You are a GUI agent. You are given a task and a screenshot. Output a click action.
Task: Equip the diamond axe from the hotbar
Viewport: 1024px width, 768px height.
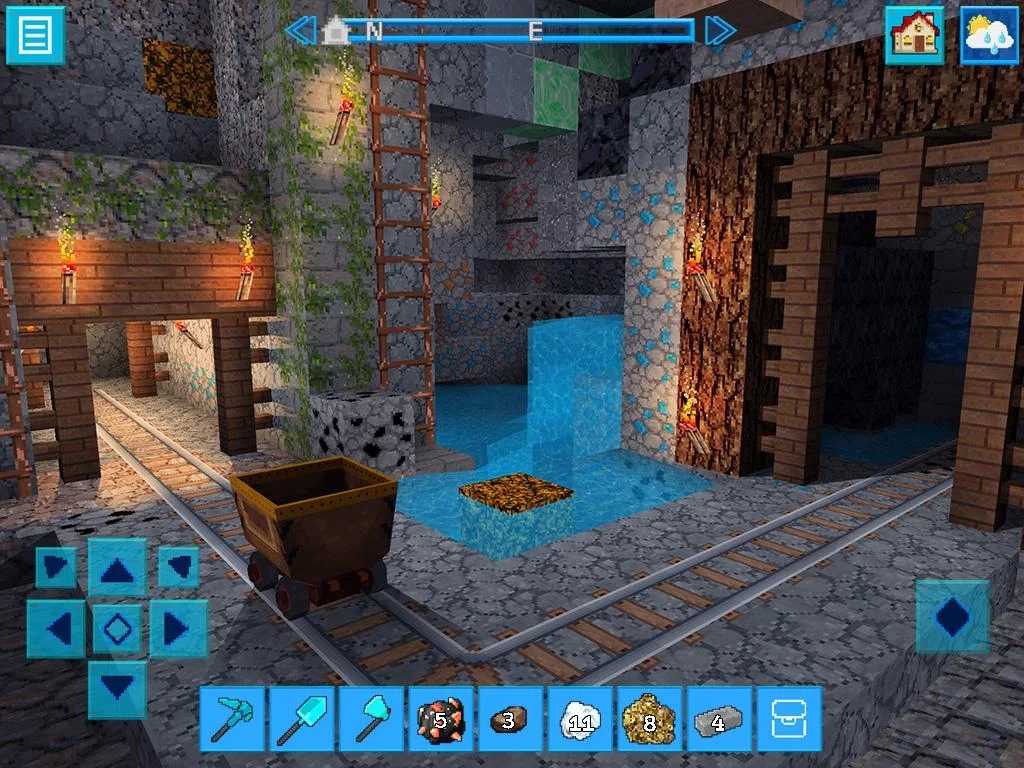pyautogui.click(x=371, y=718)
